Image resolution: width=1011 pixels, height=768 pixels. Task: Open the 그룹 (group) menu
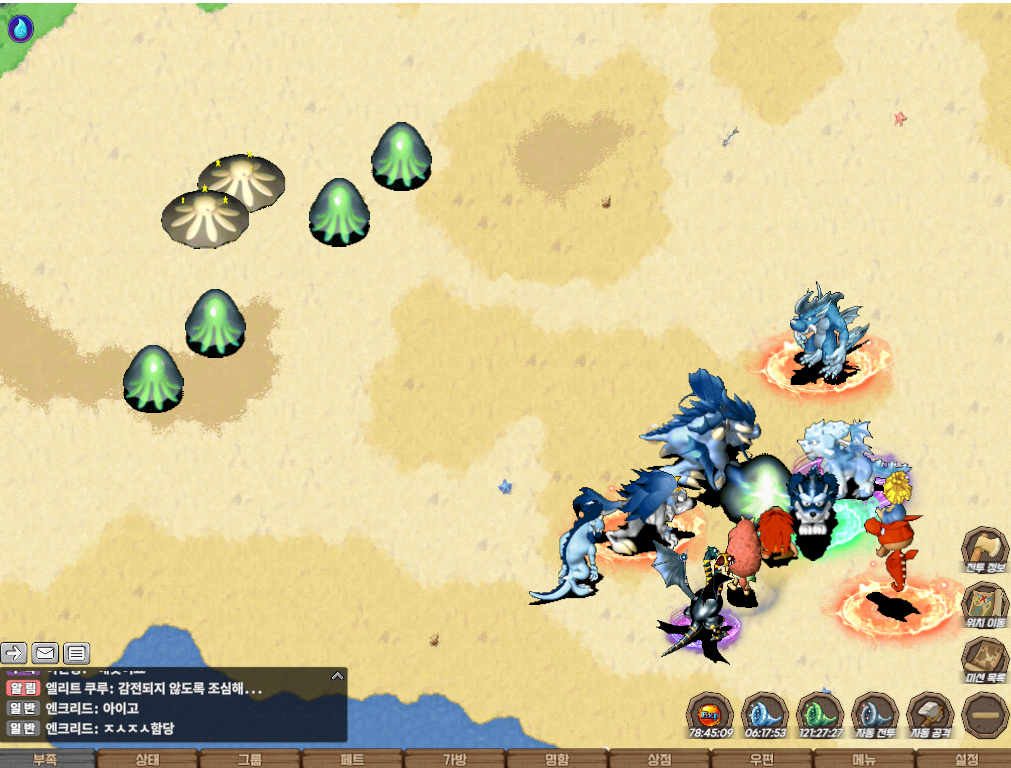click(x=249, y=759)
